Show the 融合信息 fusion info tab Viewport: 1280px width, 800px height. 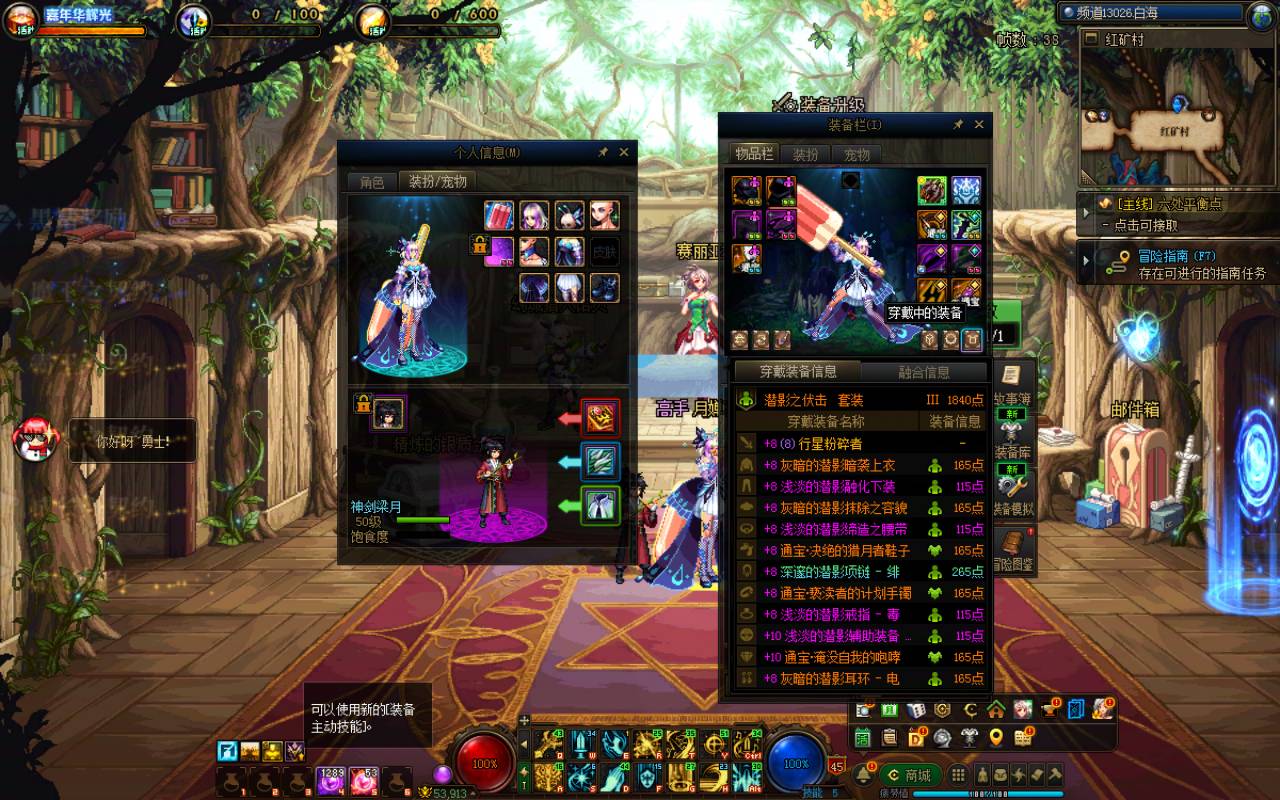(924, 372)
